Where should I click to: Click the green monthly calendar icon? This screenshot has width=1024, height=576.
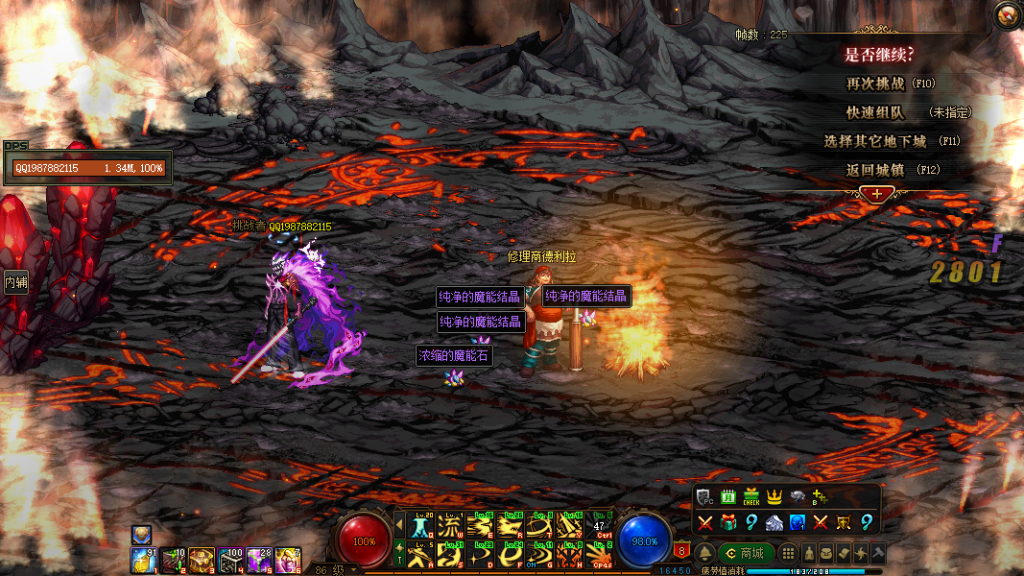click(x=728, y=497)
